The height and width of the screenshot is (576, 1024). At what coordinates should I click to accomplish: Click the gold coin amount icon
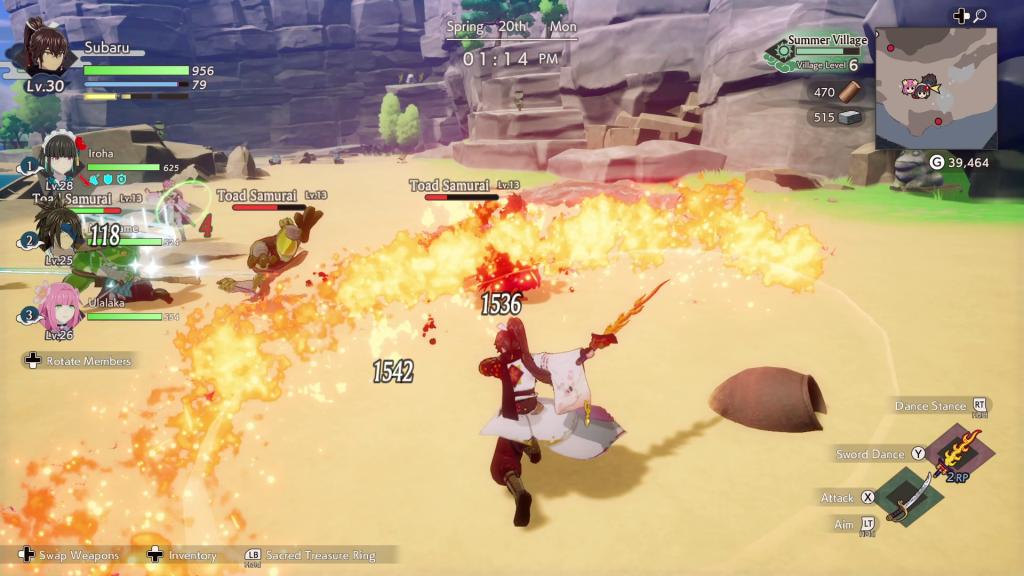click(937, 162)
